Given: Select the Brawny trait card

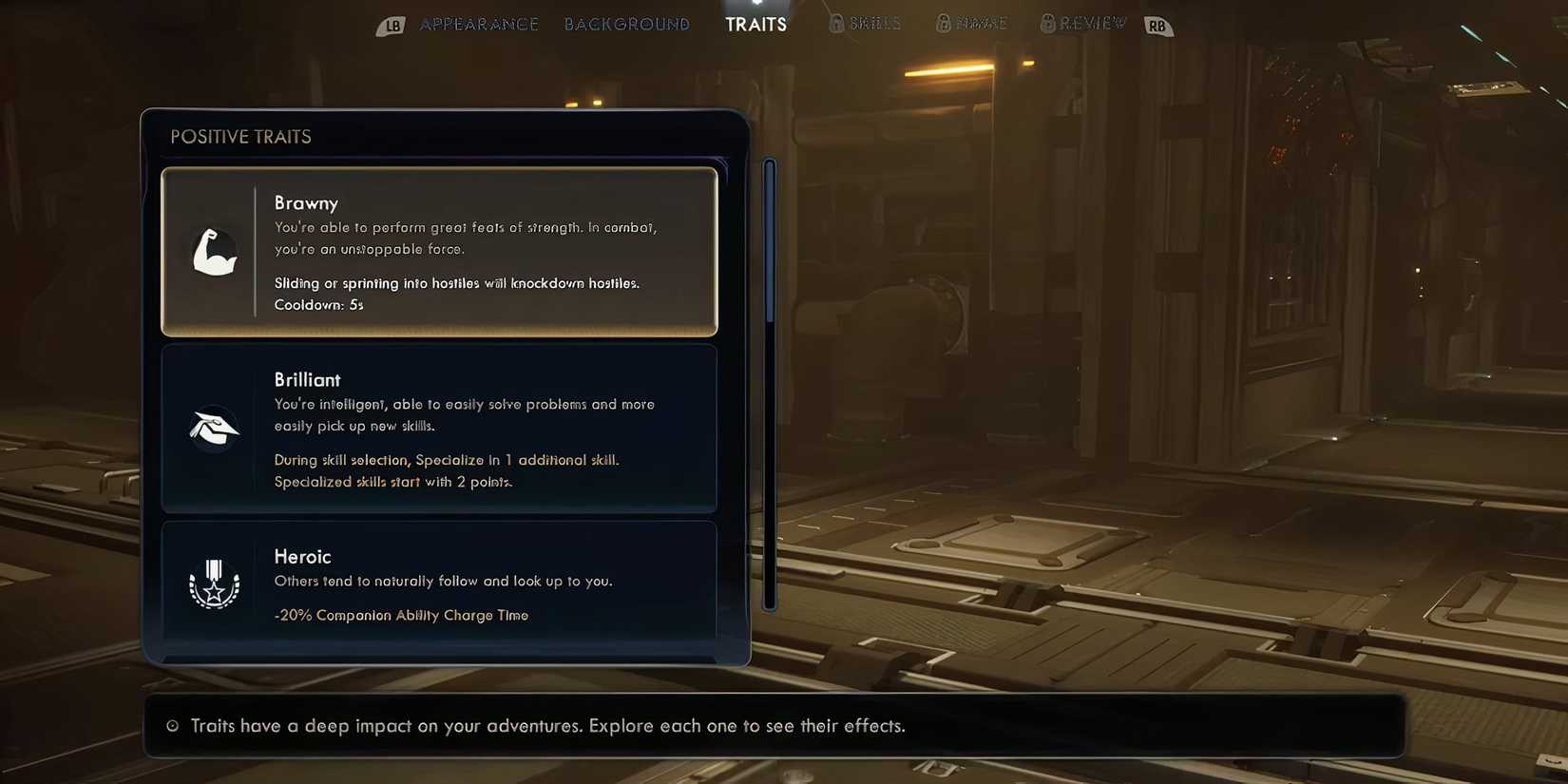Looking at the screenshot, I should coord(439,252).
